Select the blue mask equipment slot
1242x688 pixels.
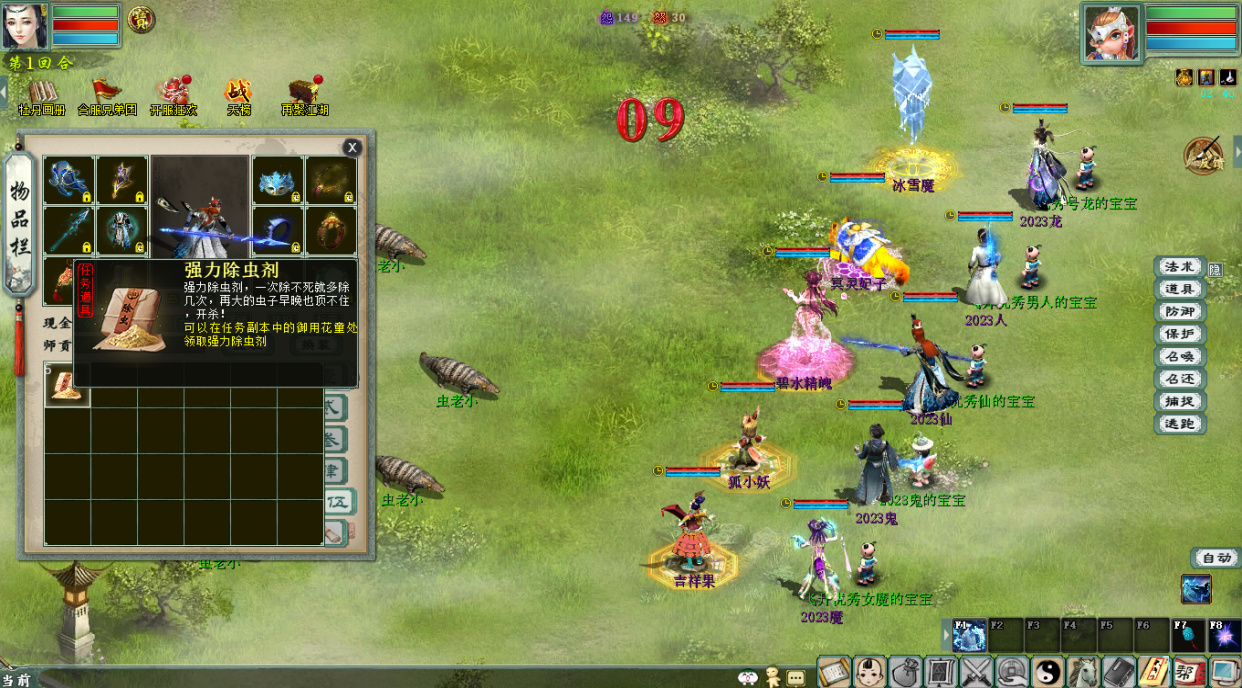point(278,181)
